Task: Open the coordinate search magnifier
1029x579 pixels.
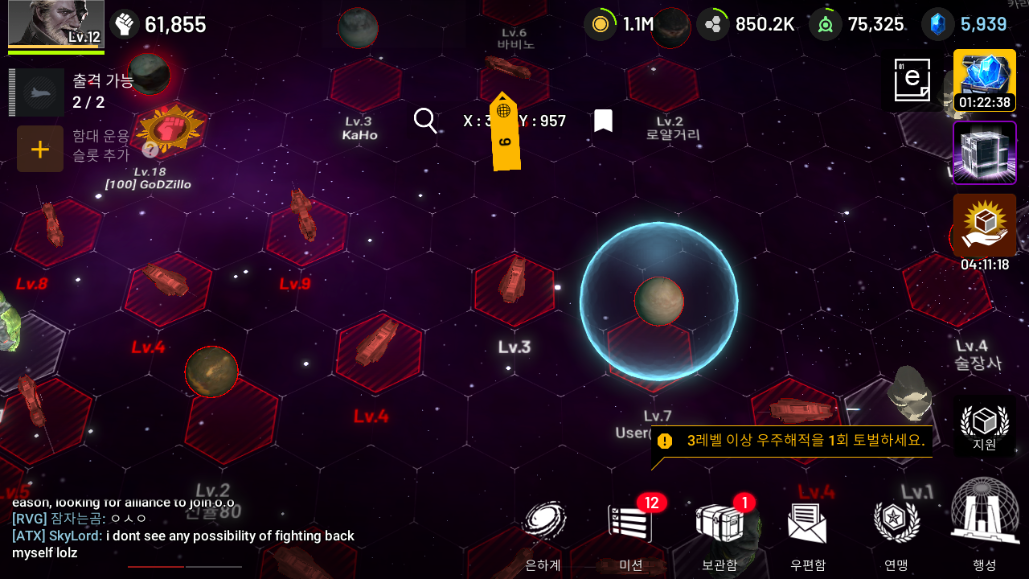Action: click(425, 121)
